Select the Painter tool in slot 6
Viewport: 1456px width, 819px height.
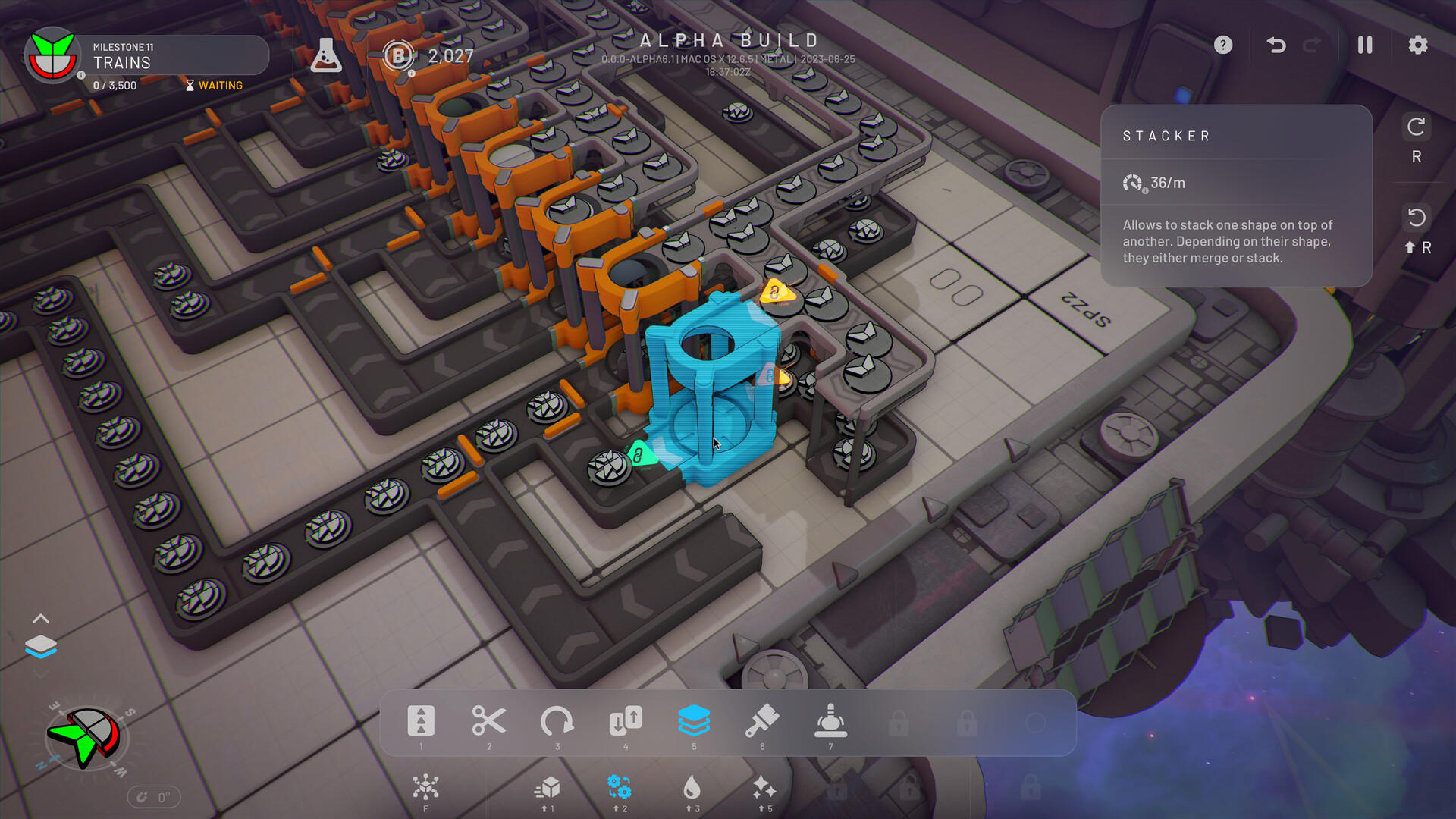tap(763, 720)
